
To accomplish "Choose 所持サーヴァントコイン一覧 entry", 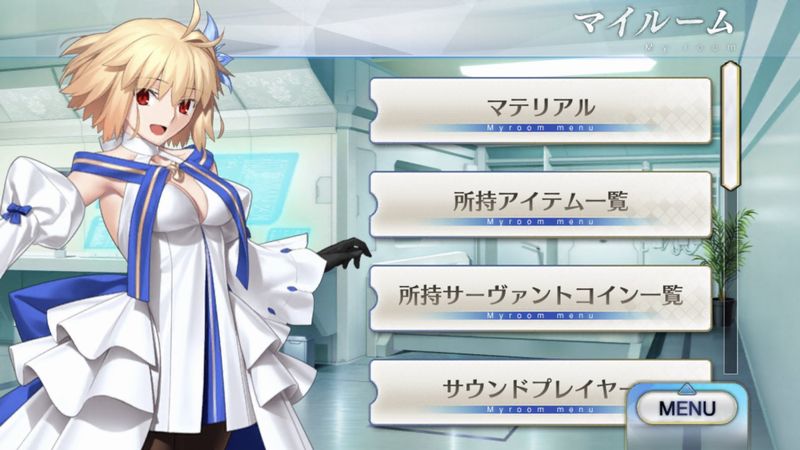I will tap(540, 297).
